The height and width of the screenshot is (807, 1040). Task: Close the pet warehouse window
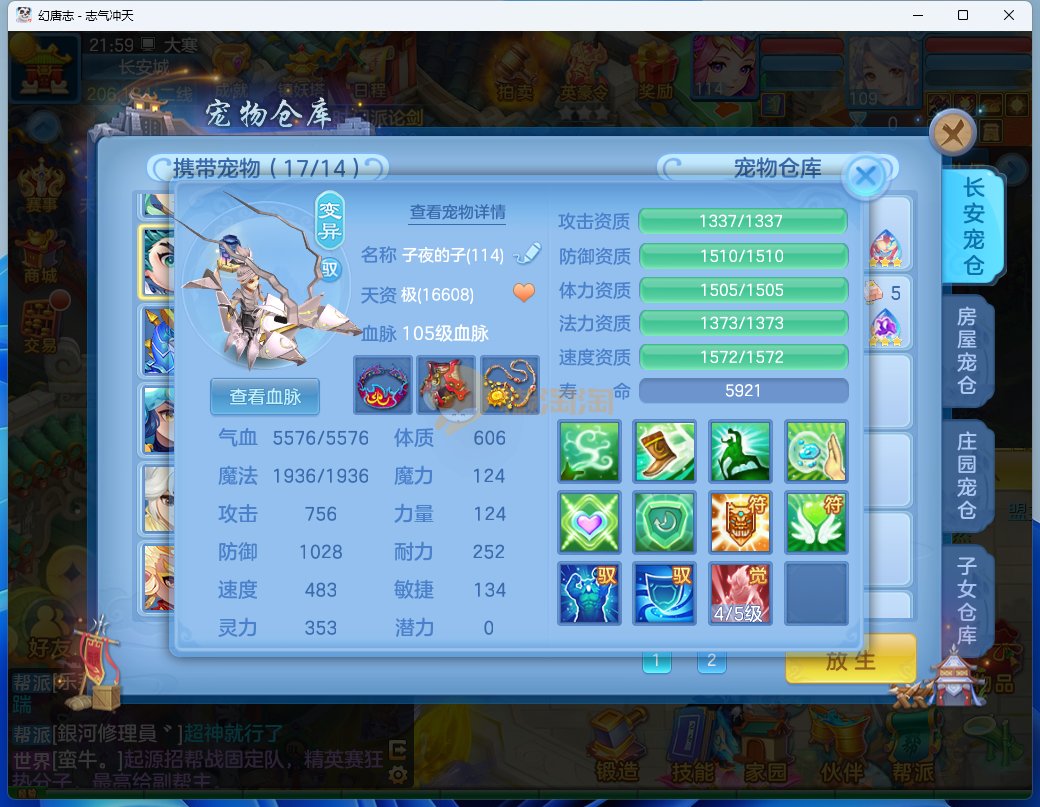point(952,132)
